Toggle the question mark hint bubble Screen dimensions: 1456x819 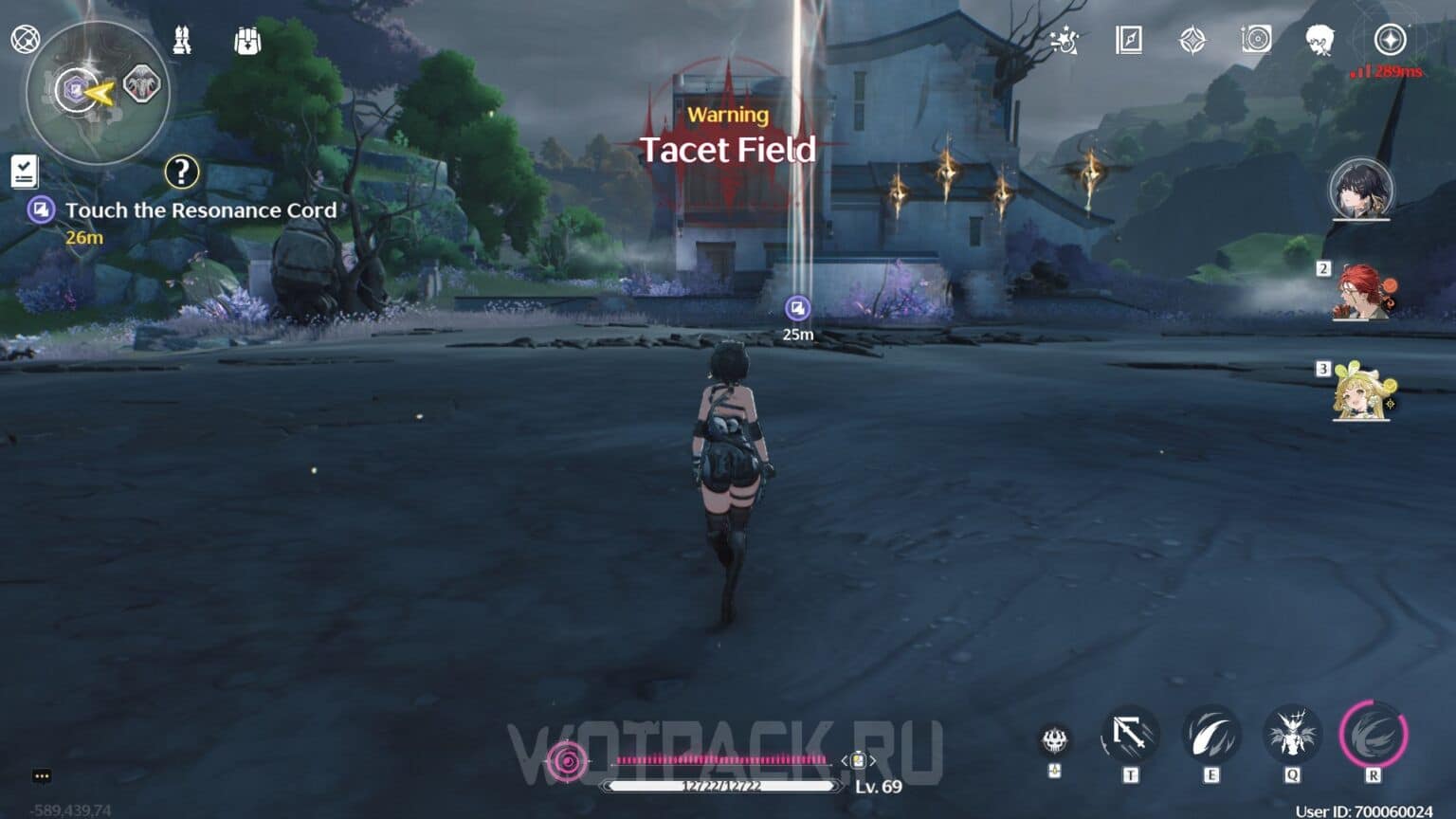[181, 173]
